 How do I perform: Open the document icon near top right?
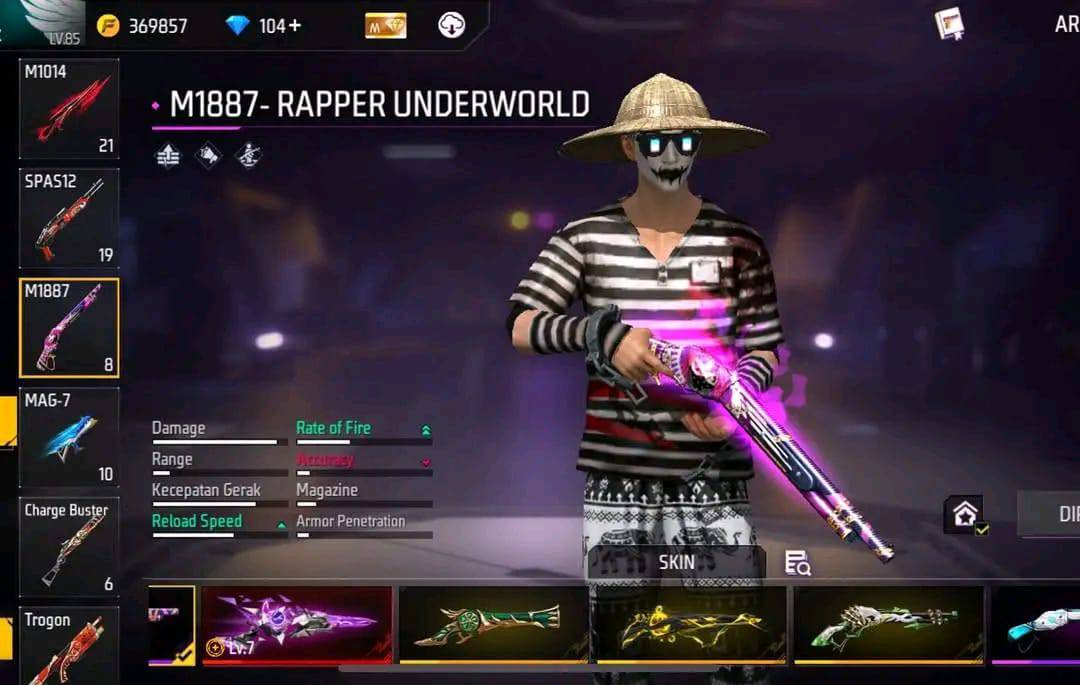949,24
